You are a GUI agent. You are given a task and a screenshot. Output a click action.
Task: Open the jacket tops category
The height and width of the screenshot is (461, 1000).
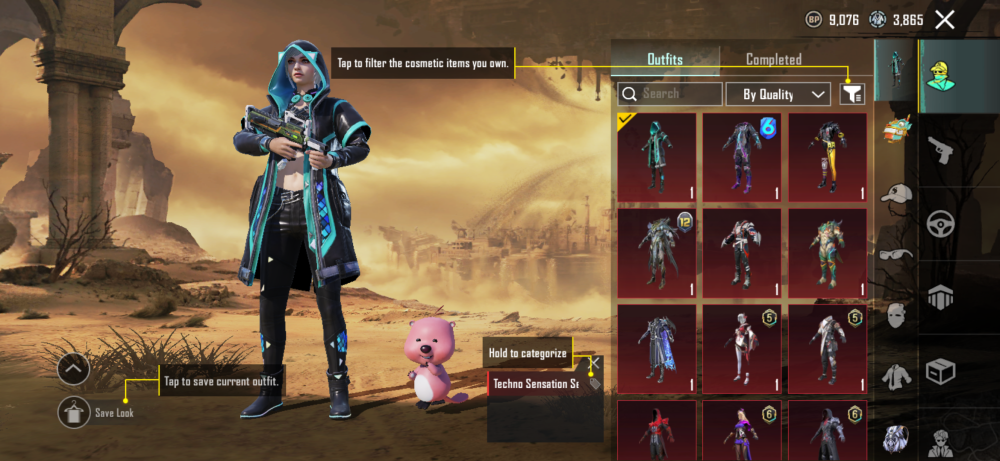[x=896, y=377]
